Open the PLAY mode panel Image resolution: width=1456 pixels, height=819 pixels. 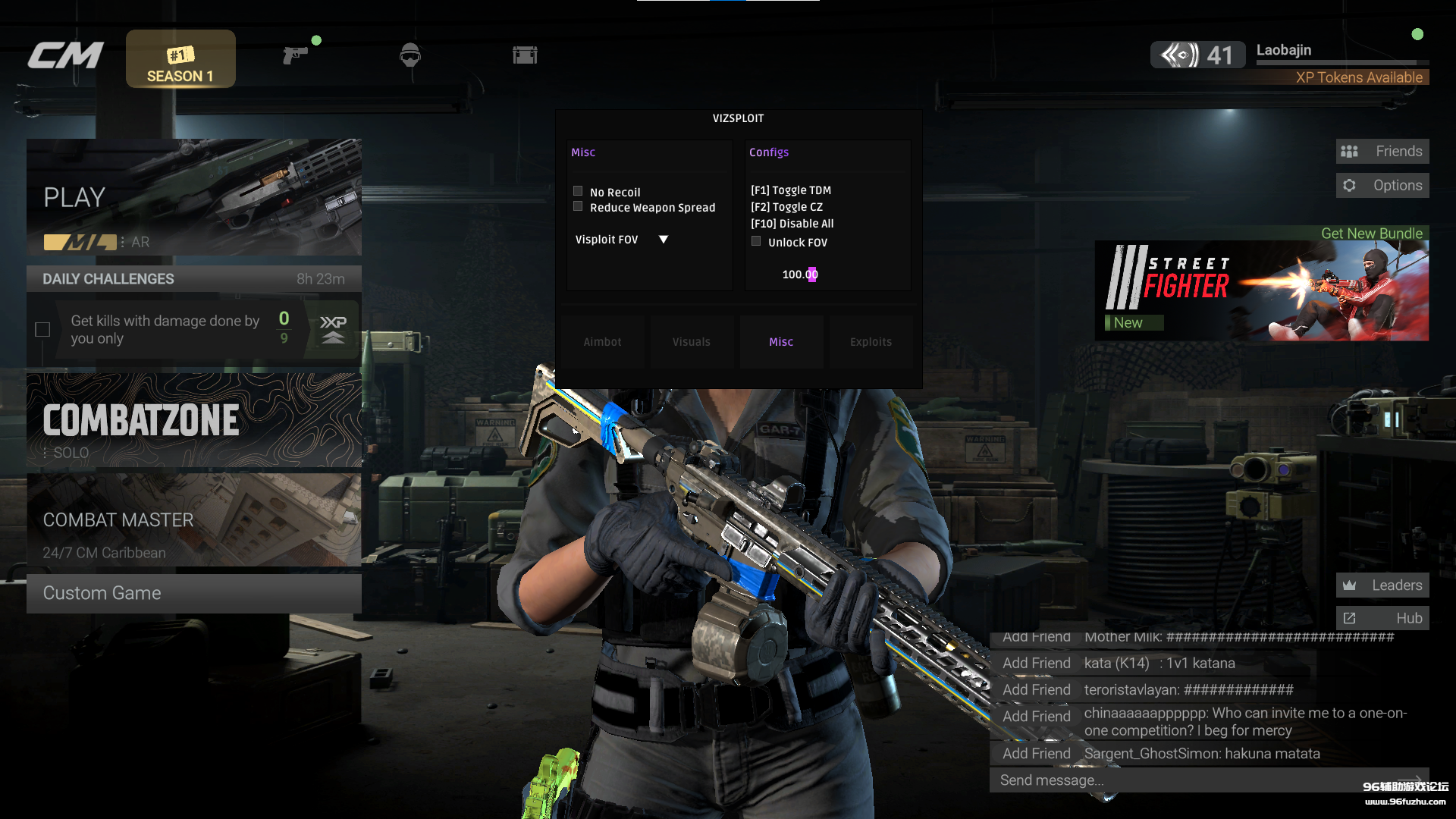(193, 197)
